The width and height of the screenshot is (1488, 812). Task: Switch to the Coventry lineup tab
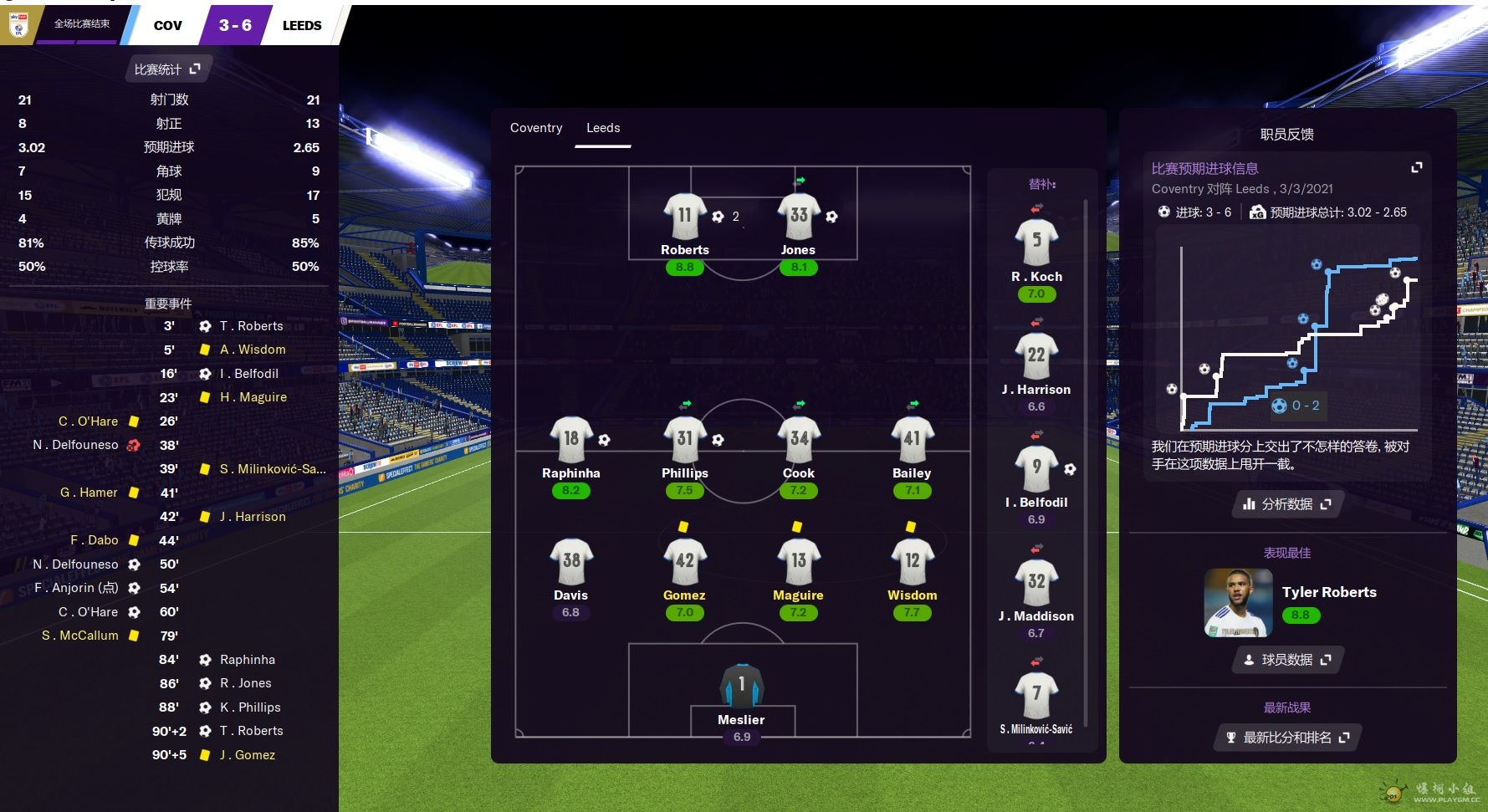[536, 128]
